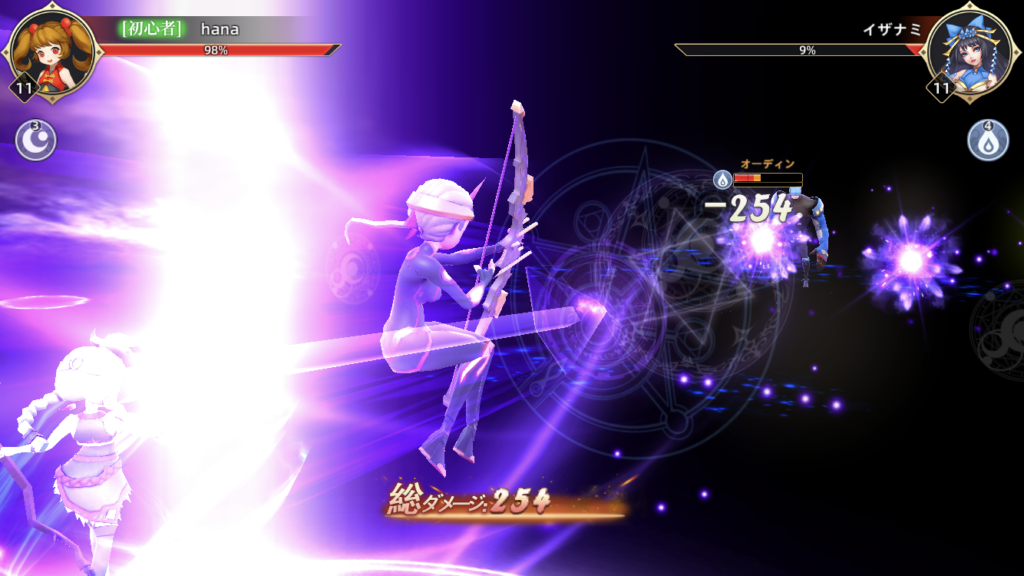Tap Izanami's opponent portrait
Image resolution: width=1024 pixels, height=576 pixels.
pyautogui.click(x=970, y=48)
